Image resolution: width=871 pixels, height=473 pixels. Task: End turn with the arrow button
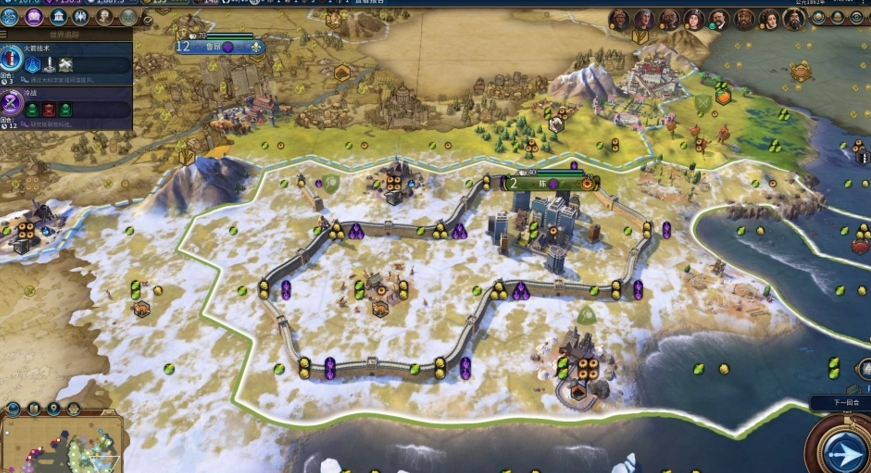pyautogui.click(x=845, y=448)
